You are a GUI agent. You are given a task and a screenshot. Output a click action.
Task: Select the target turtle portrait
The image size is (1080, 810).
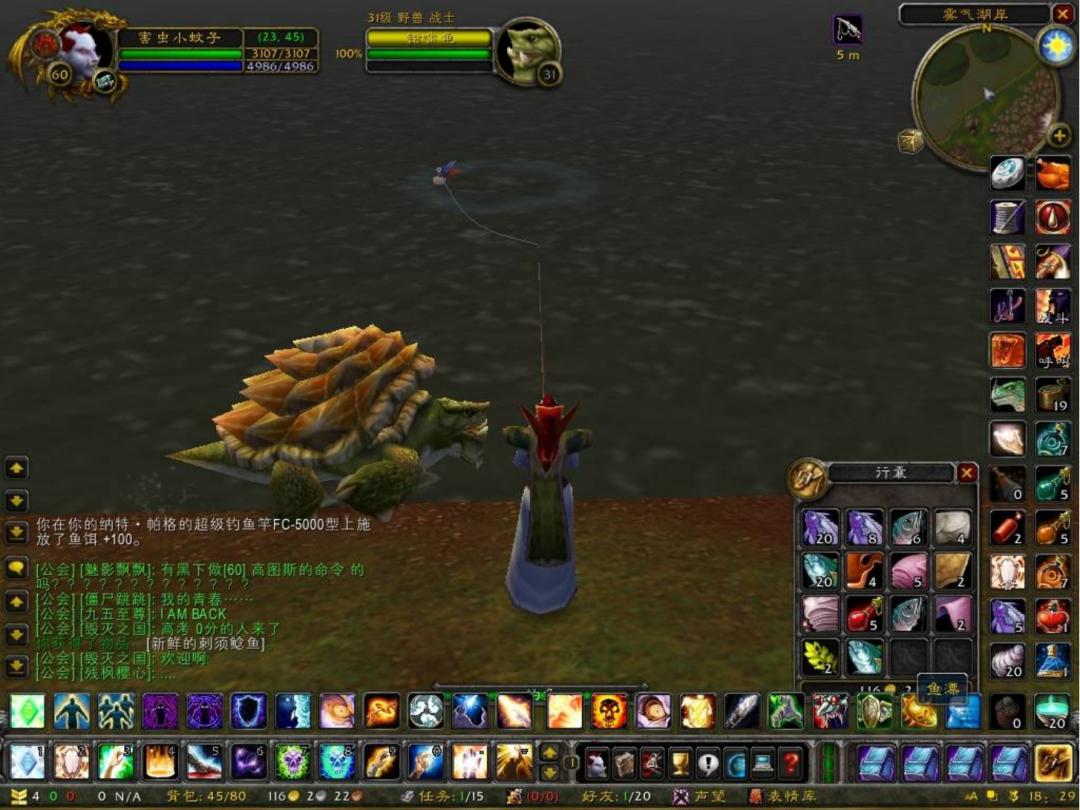click(x=527, y=51)
